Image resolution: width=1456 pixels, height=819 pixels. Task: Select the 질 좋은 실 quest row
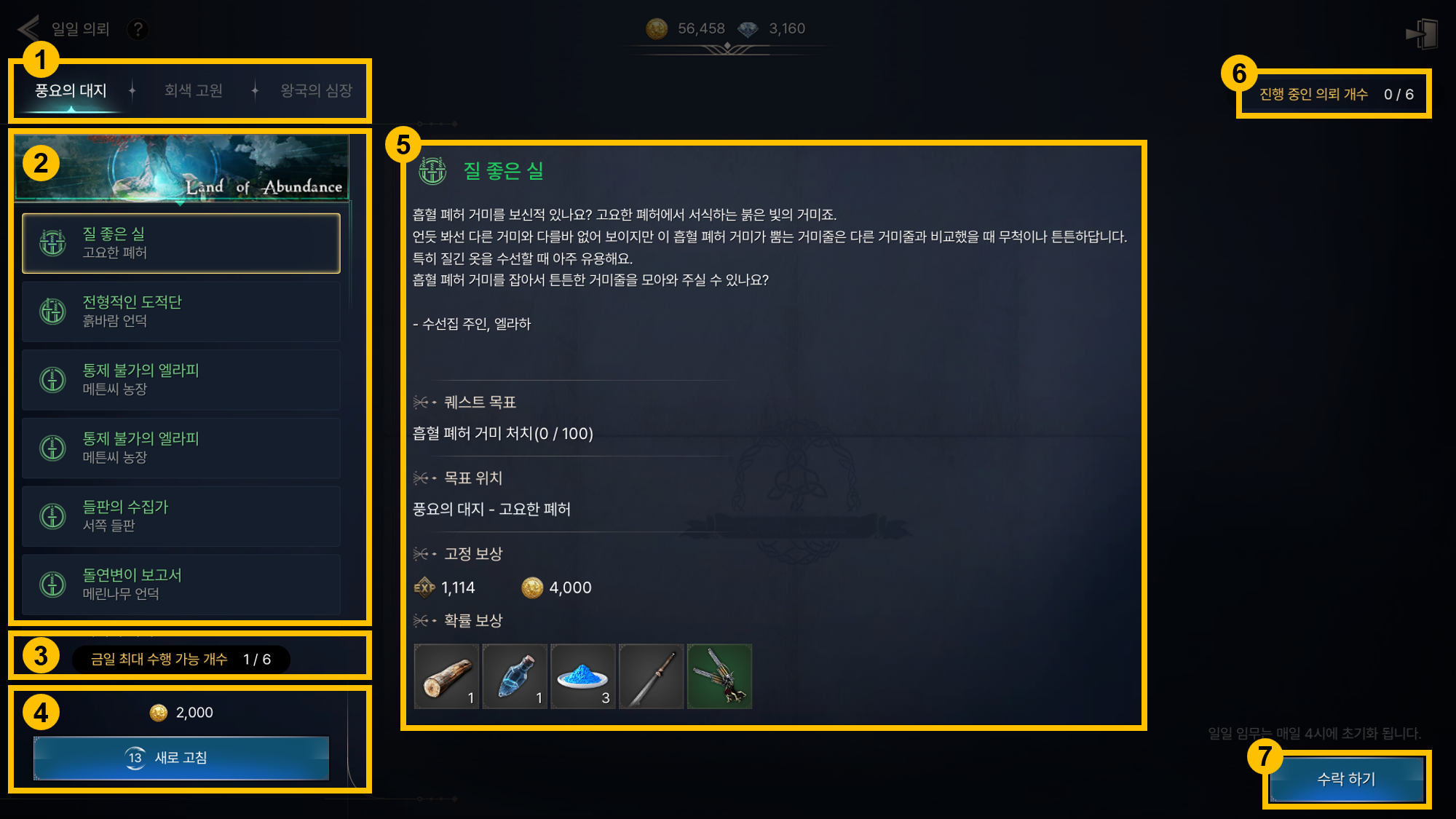(x=181, y=243)
